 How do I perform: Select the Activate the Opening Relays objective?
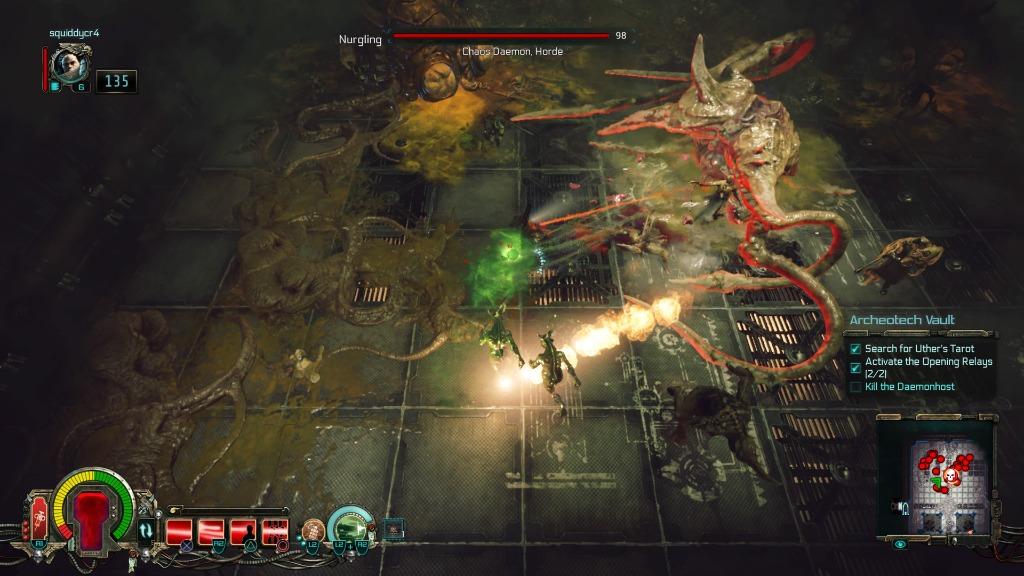pyautogui.click(x=928, y=367)
